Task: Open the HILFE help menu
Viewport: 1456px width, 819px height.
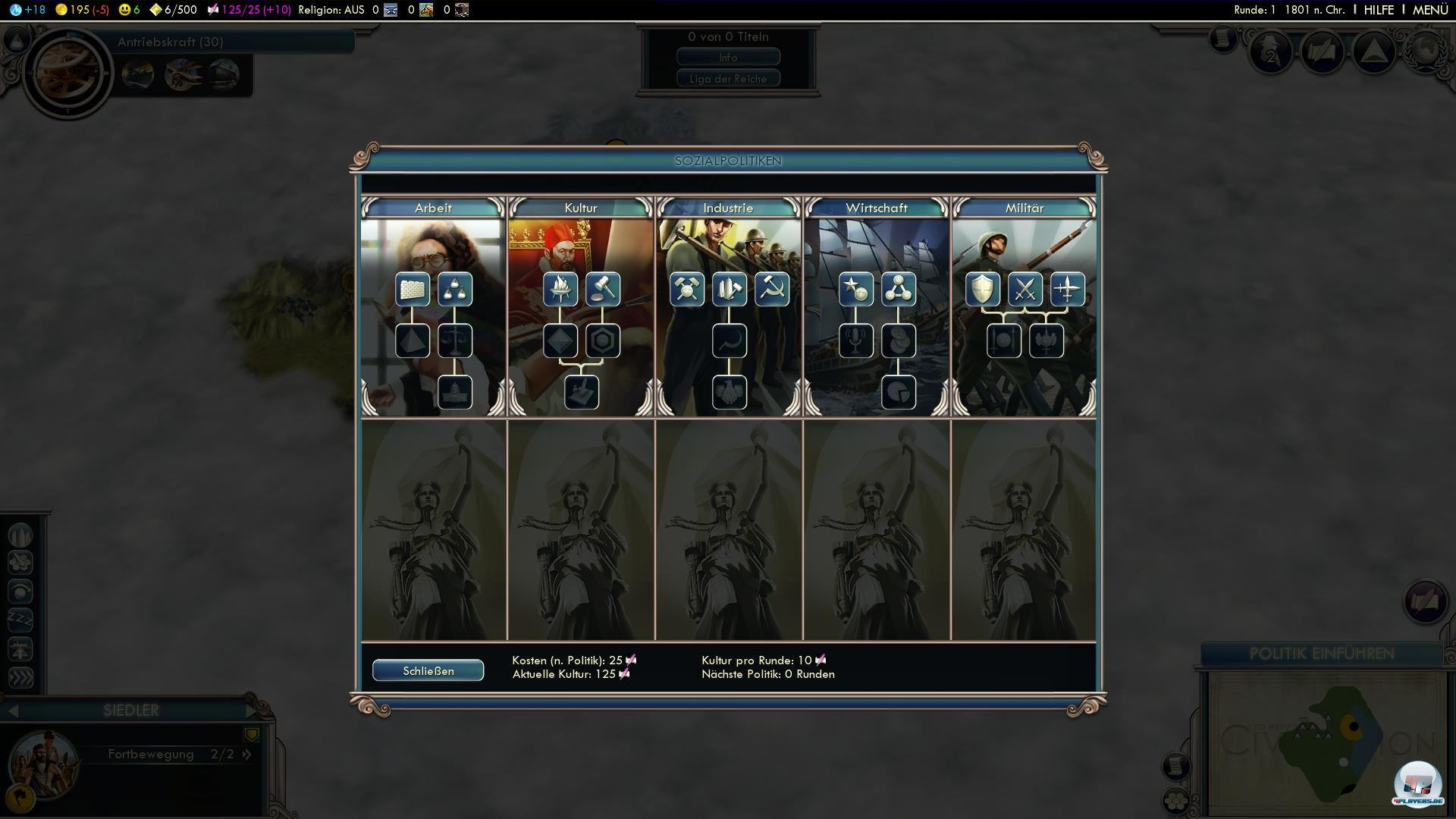Action: (1379, 10)
